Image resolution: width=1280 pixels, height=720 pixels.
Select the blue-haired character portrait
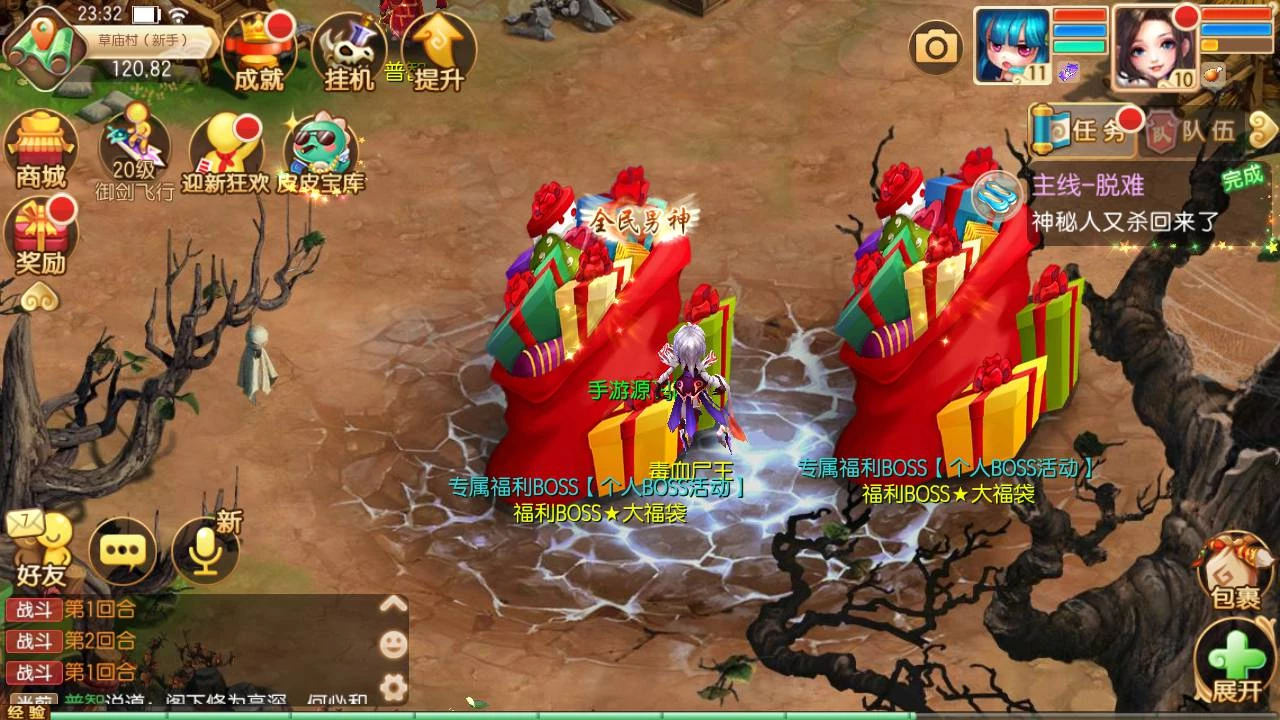click(x=1011, y=45)
